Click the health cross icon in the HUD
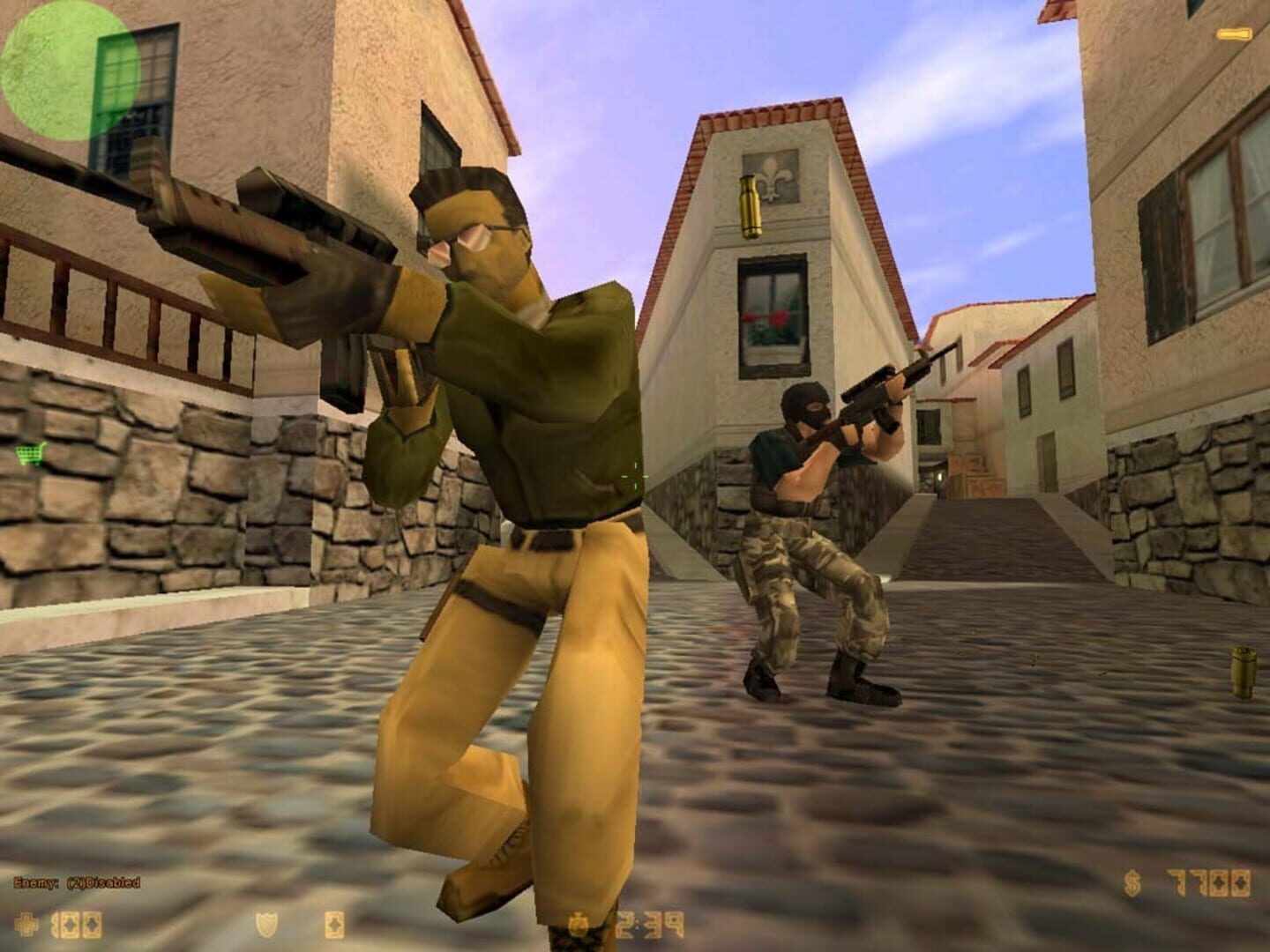1270x952 pixels. click(x=25, y=923)
